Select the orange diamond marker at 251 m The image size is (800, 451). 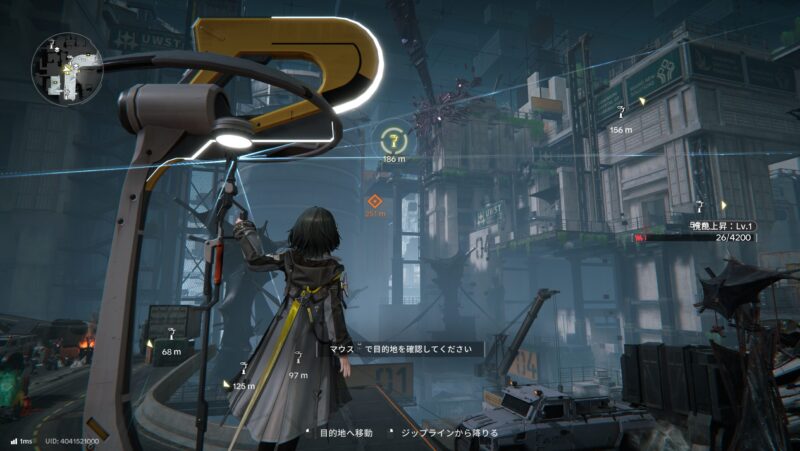[x=375, y=200]
